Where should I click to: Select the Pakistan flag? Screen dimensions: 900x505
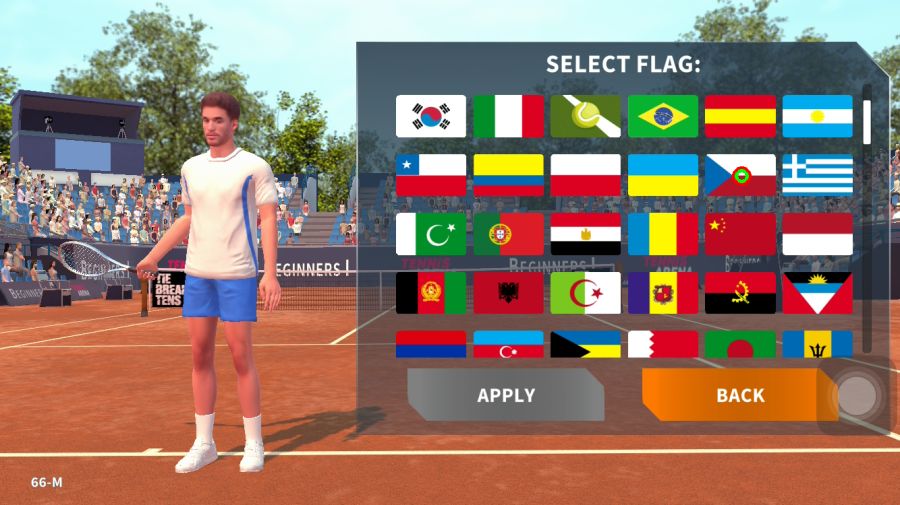[431, 234]
